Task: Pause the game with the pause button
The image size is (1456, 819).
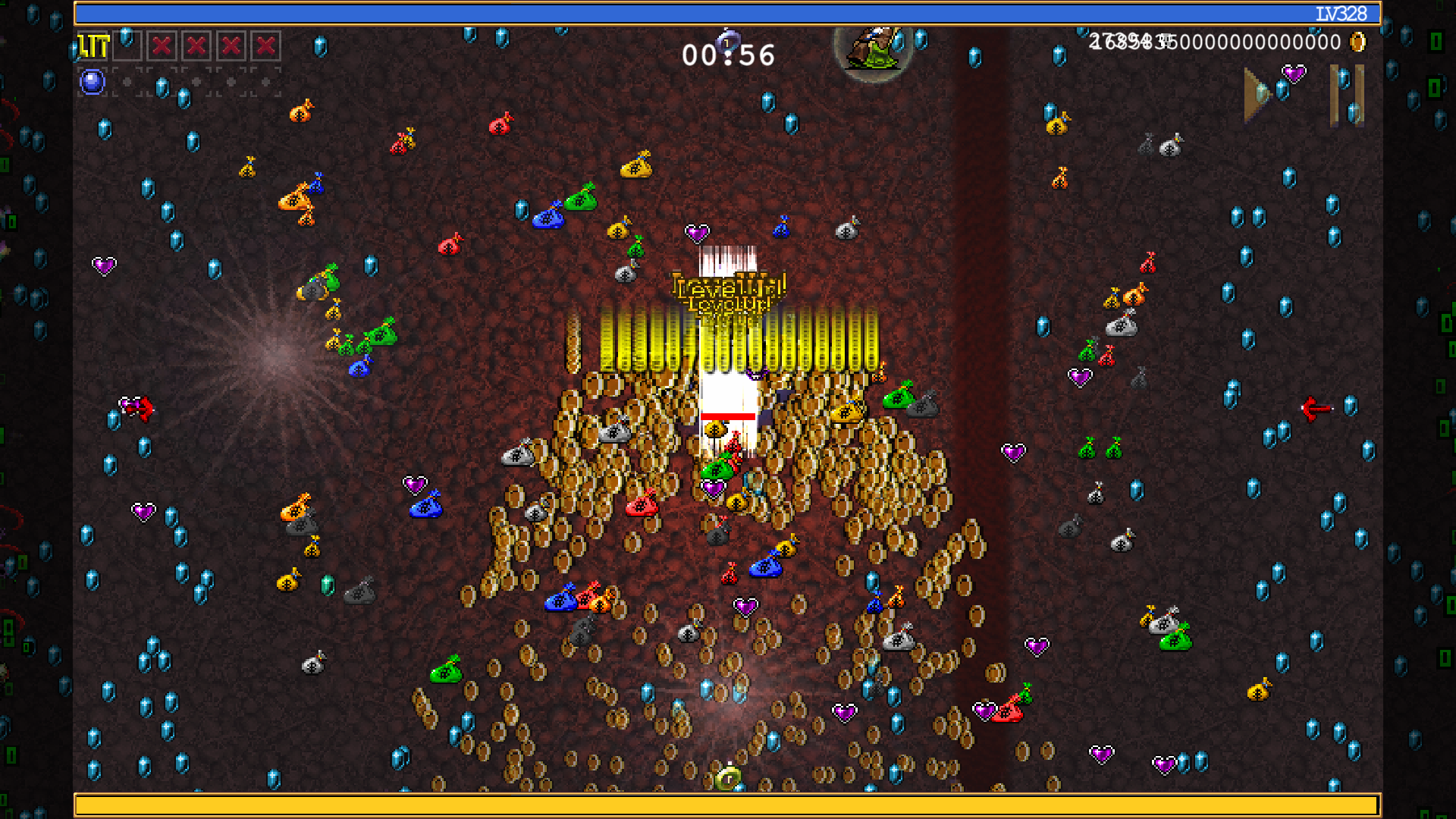Action: pyautogui.click(x=1347, y=96)
